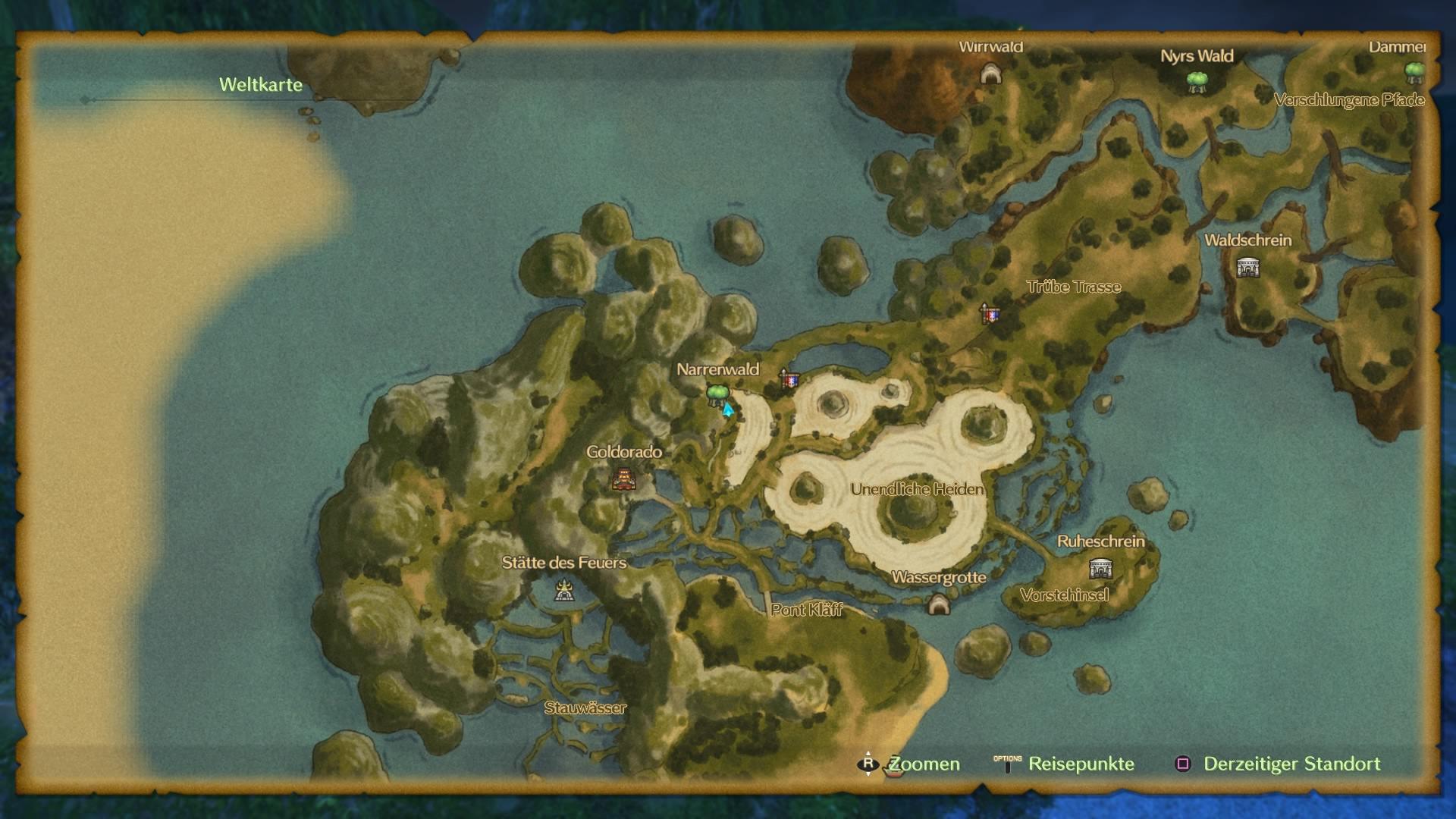
Task: Pick the Wirrwald cave marker
Action: 990,74
